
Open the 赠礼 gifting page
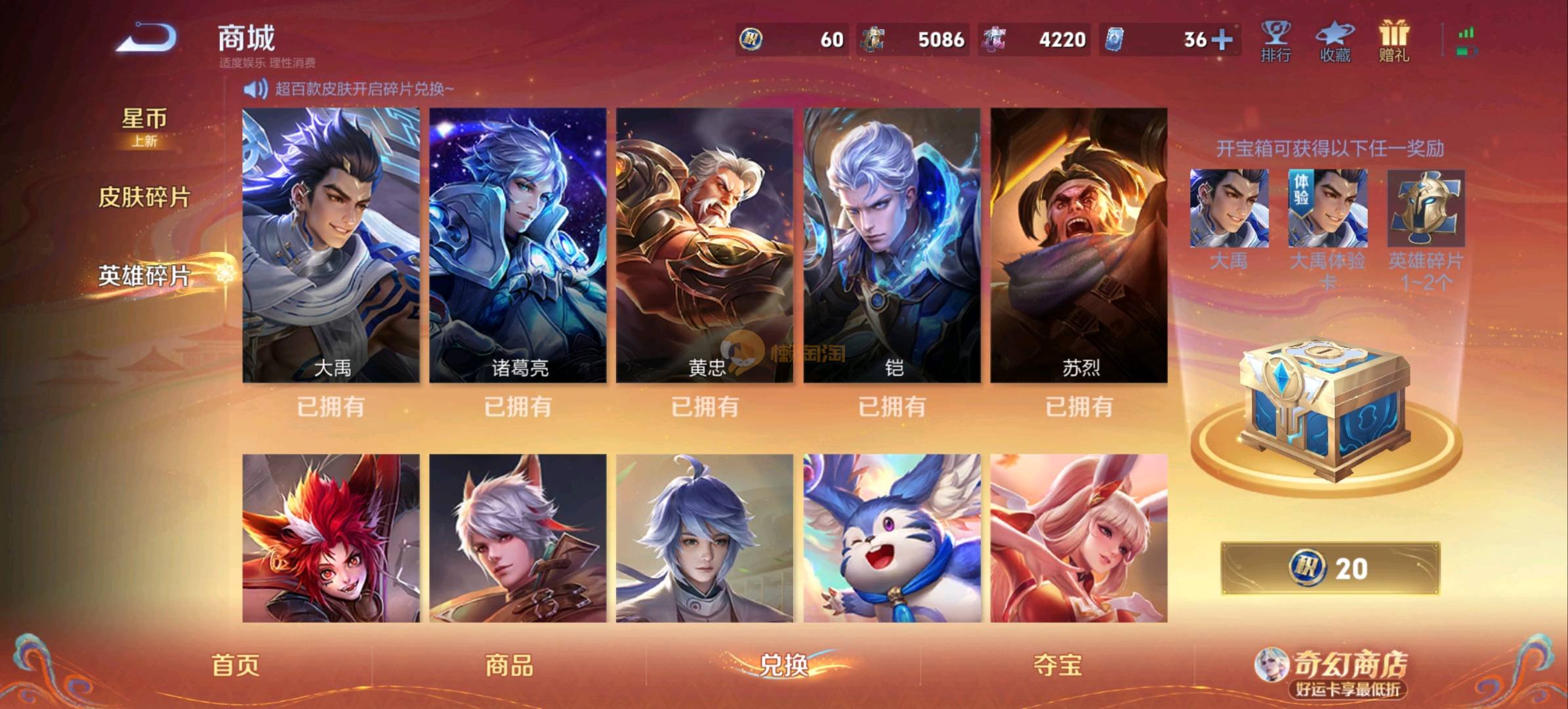(1393, 41)
